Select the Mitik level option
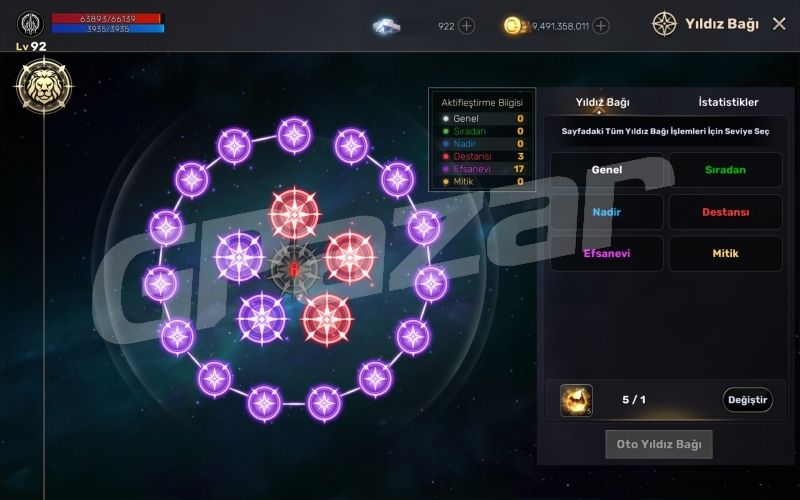This screenshot has height=500, width=800. [725, 254]
